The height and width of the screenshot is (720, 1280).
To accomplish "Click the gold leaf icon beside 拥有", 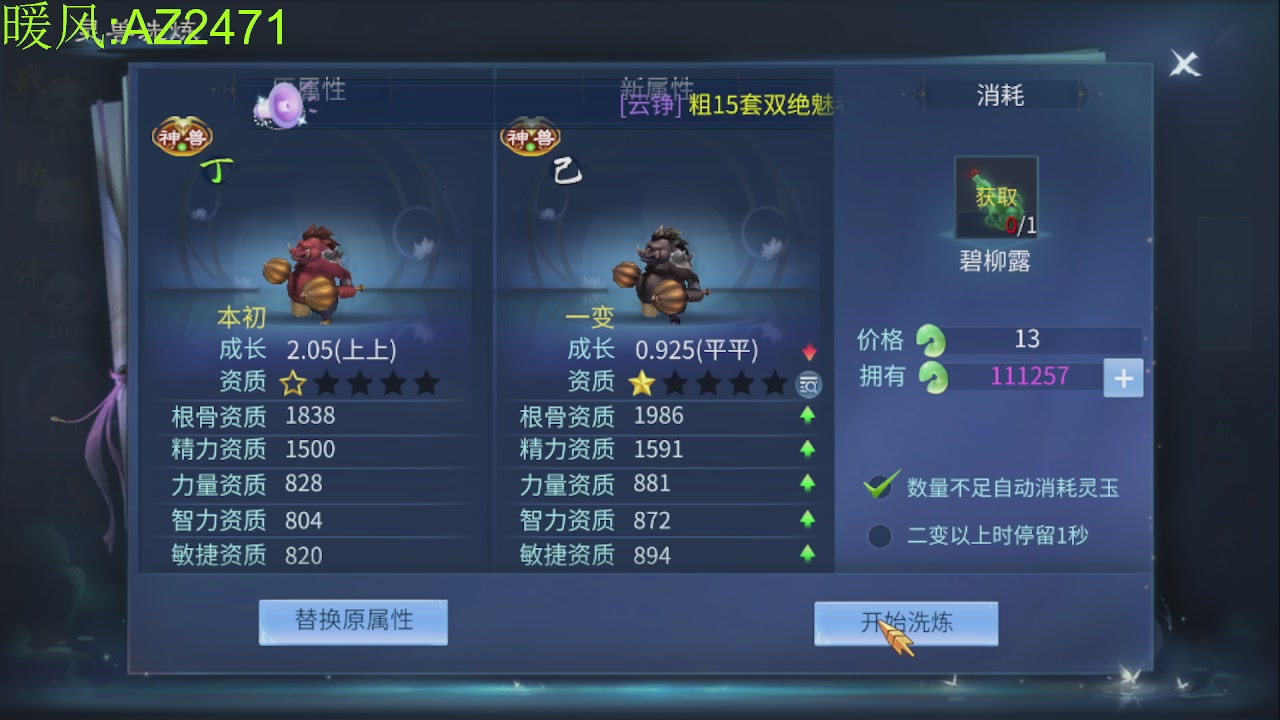I will click(x=930, y=378).
